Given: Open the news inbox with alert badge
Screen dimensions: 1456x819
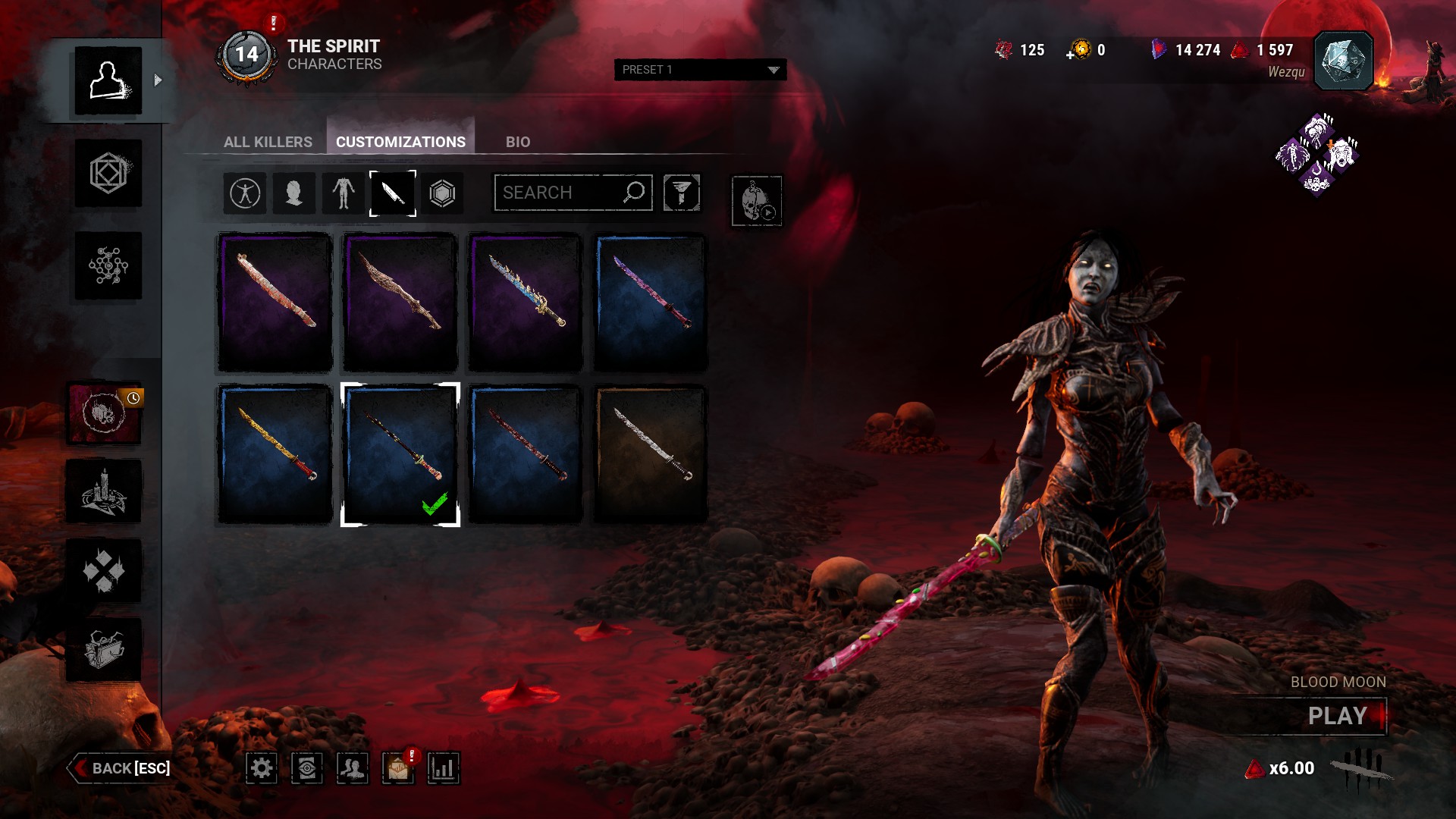Looking at the screenshot, I should (x=398, y=768).
